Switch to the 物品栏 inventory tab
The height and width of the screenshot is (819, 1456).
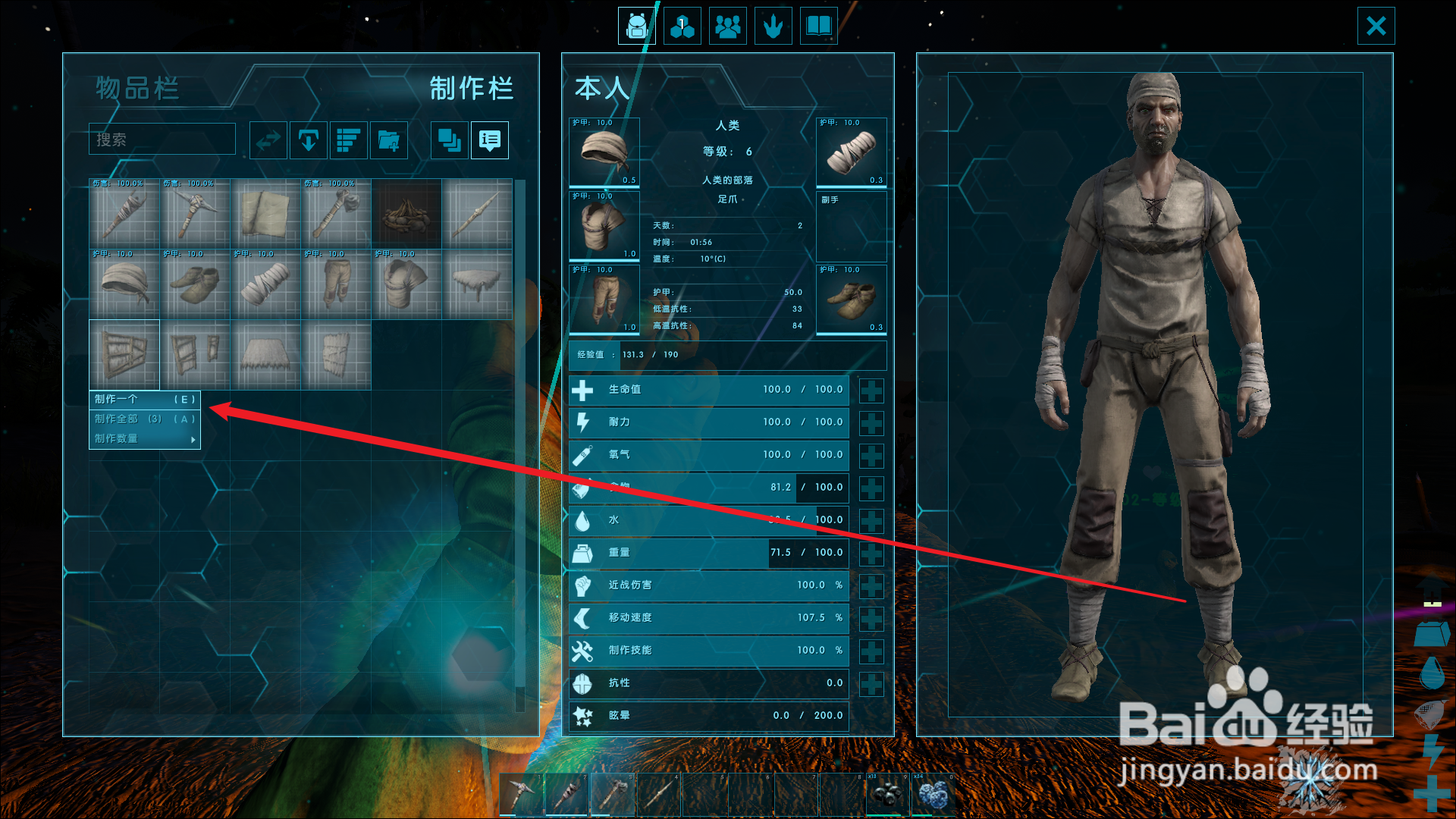pos(137,89)
